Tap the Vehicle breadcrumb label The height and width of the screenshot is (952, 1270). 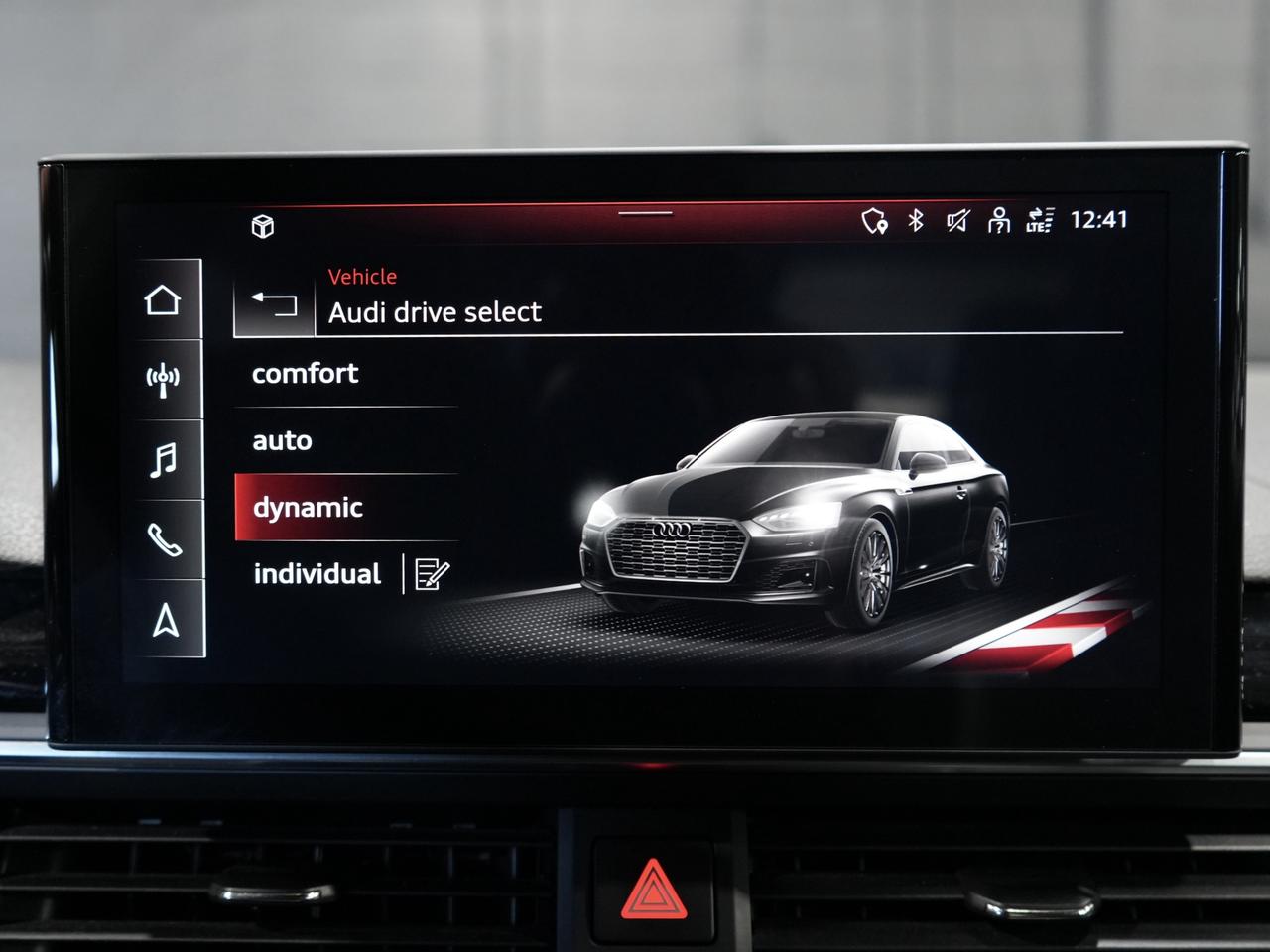click(362, 277)
